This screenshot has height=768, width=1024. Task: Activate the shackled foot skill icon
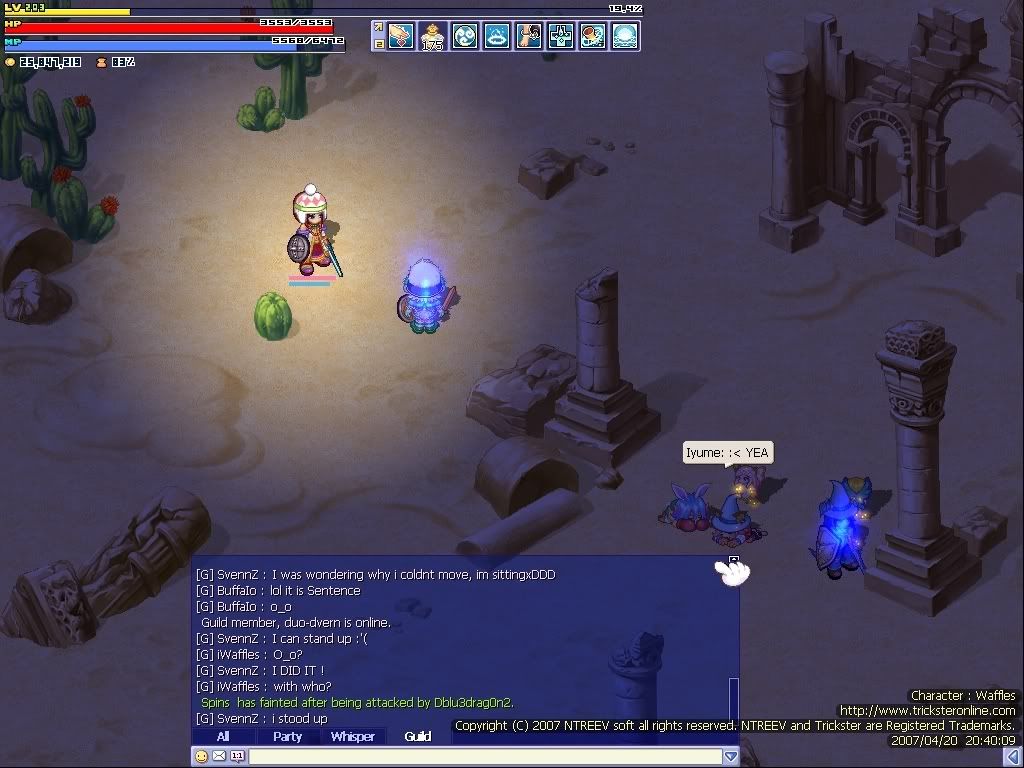coord(529,36)
